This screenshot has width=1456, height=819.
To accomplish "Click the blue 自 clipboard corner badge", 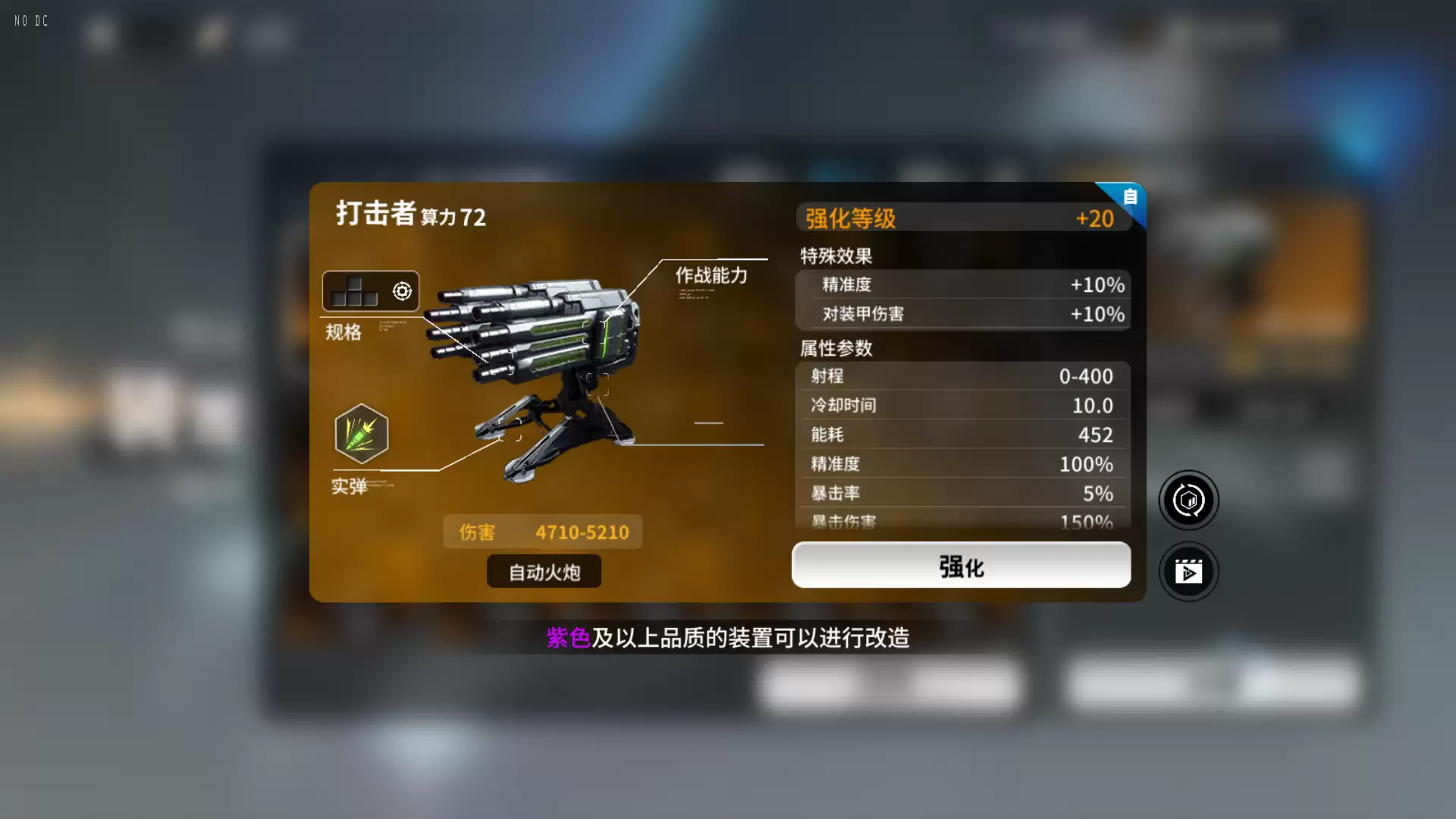I will (x=1129, y=198).
